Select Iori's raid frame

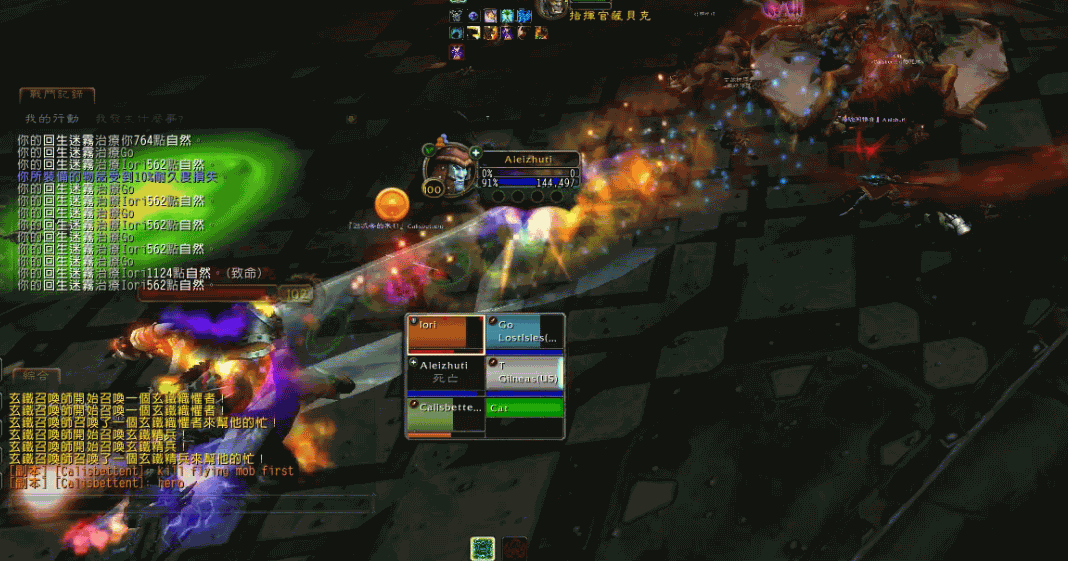445,334
